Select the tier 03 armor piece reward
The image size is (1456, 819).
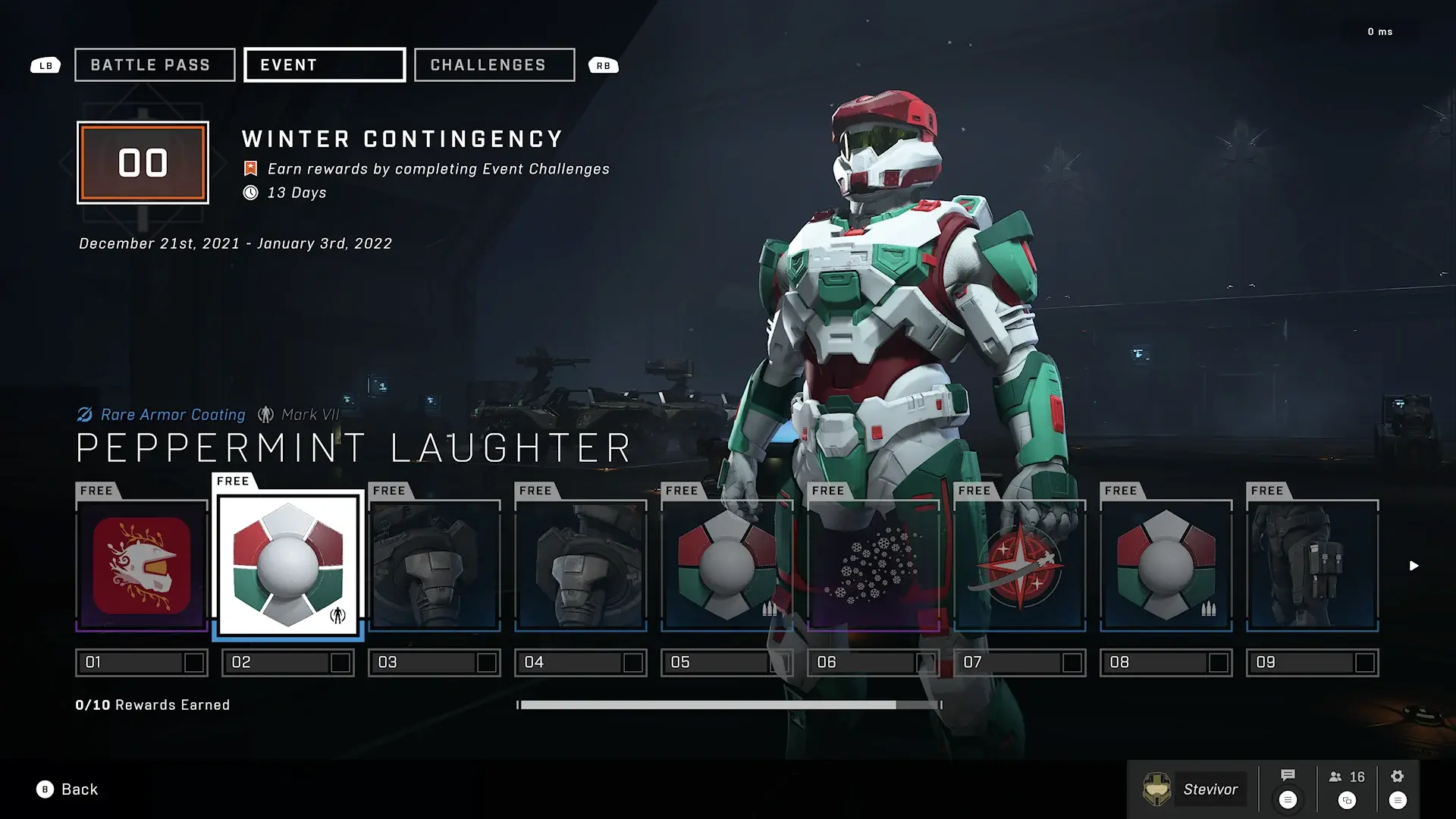click(x=435, y=566)
